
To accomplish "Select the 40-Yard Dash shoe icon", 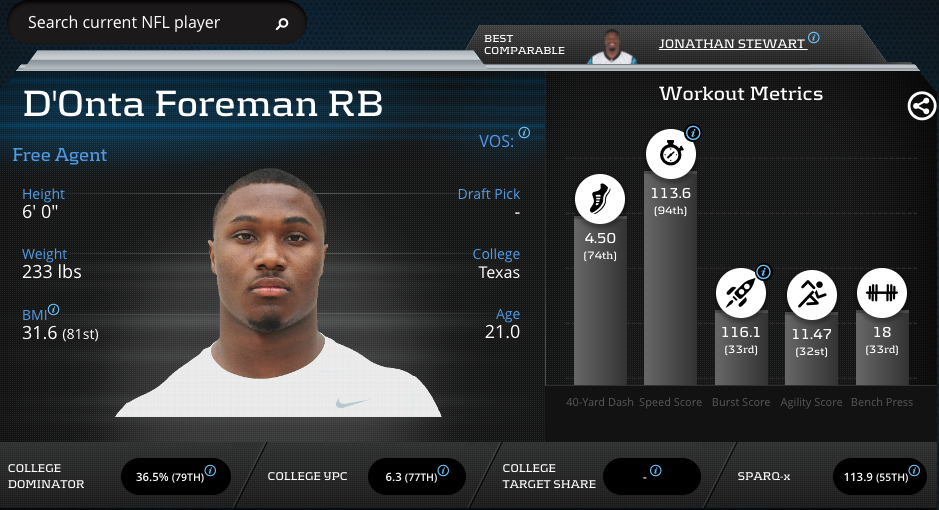I will (600, 198).
